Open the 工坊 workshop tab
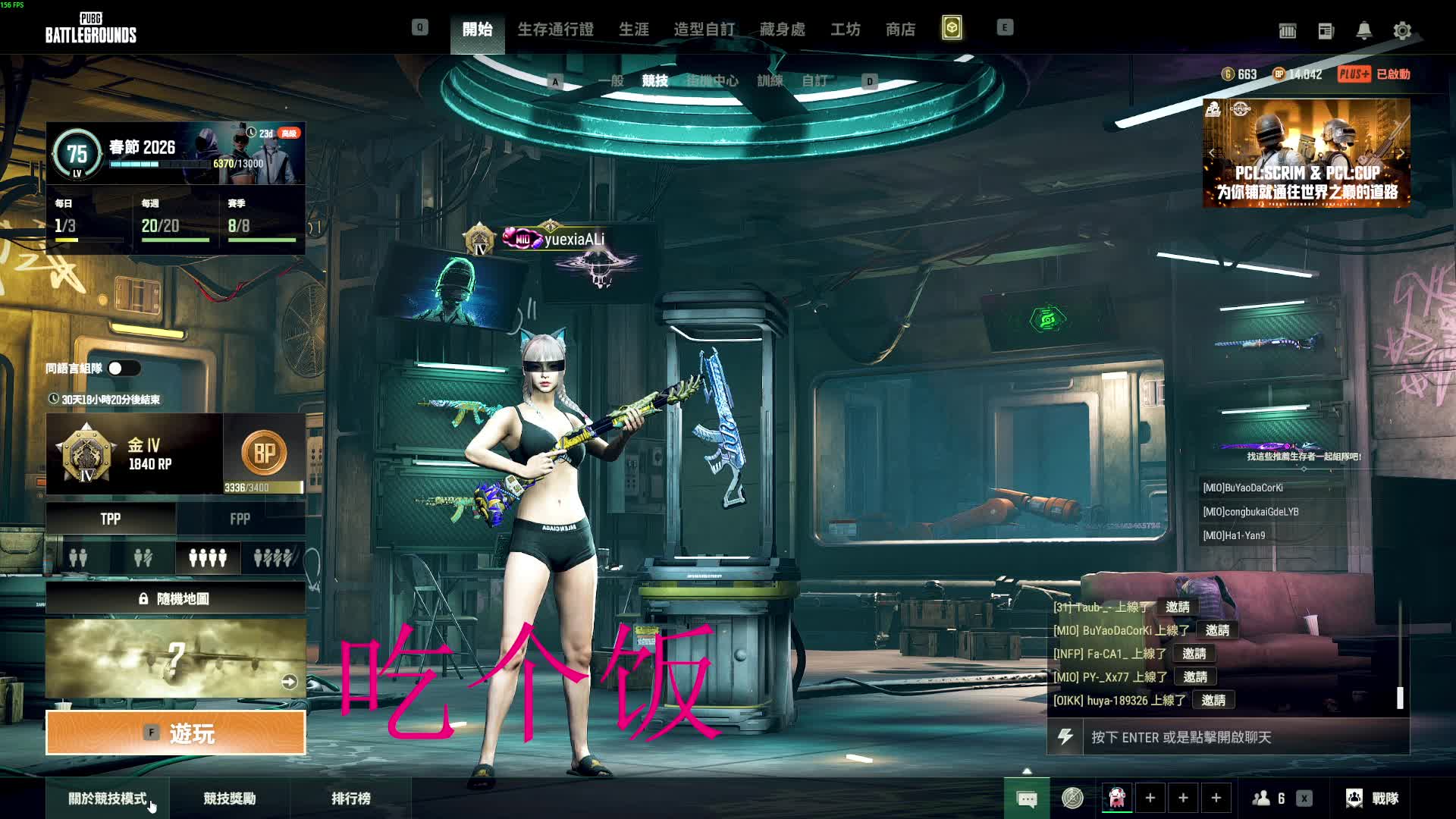1456x819 pixels. click(x=846, y=30)
